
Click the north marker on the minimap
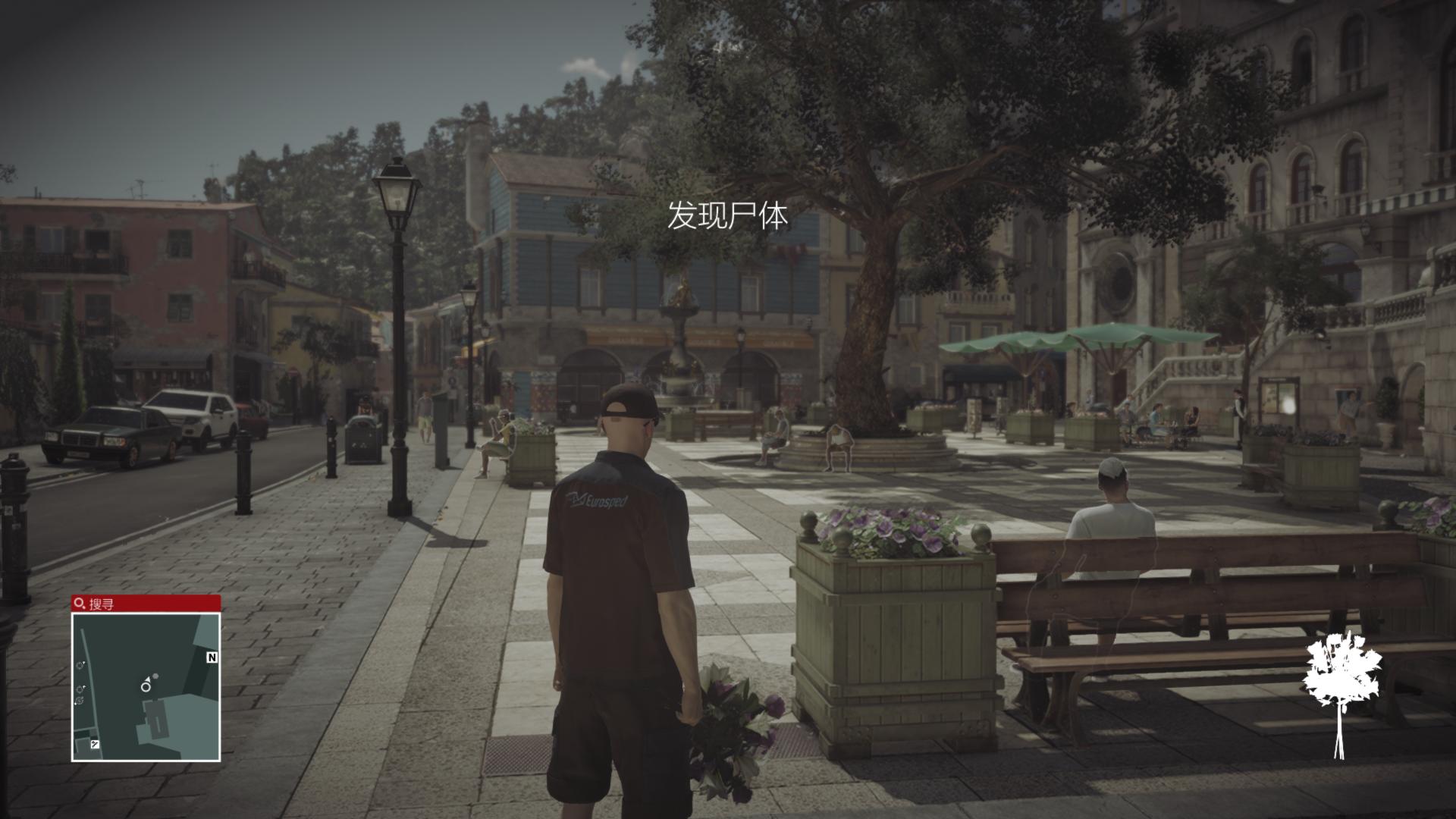coord(212,657)
